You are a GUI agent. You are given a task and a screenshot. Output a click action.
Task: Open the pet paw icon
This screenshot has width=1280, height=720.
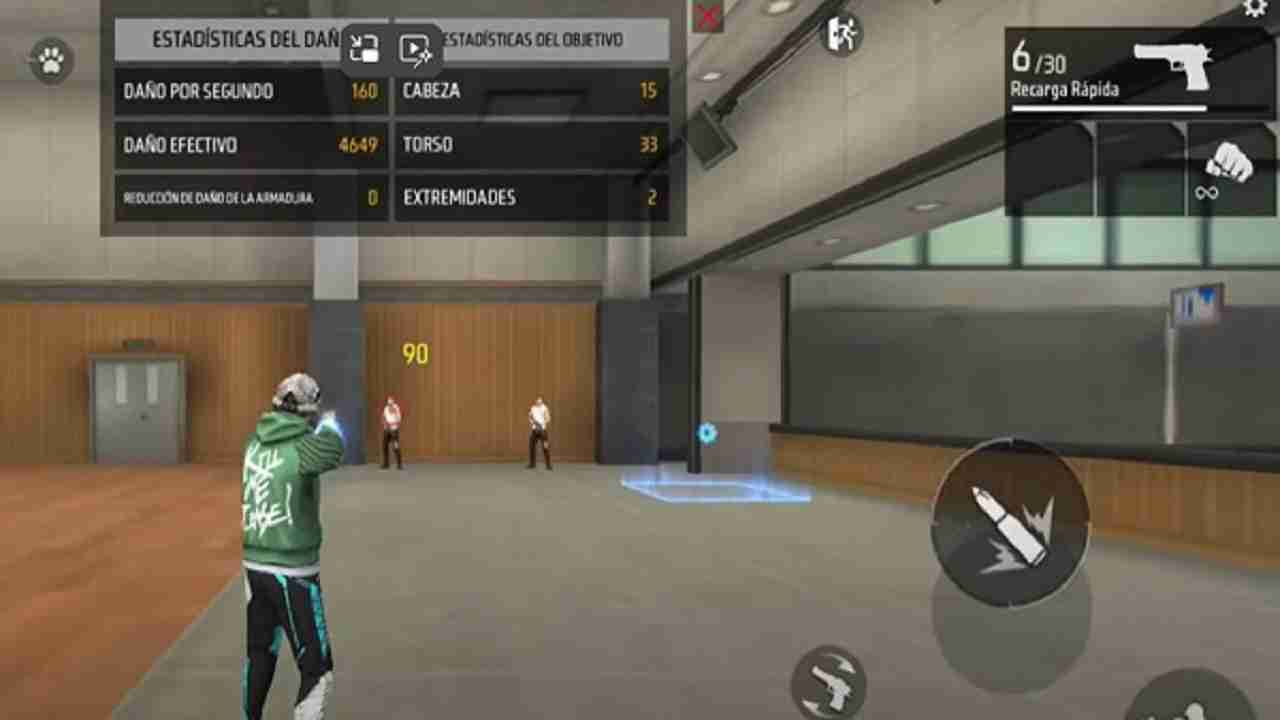[51, 62]
